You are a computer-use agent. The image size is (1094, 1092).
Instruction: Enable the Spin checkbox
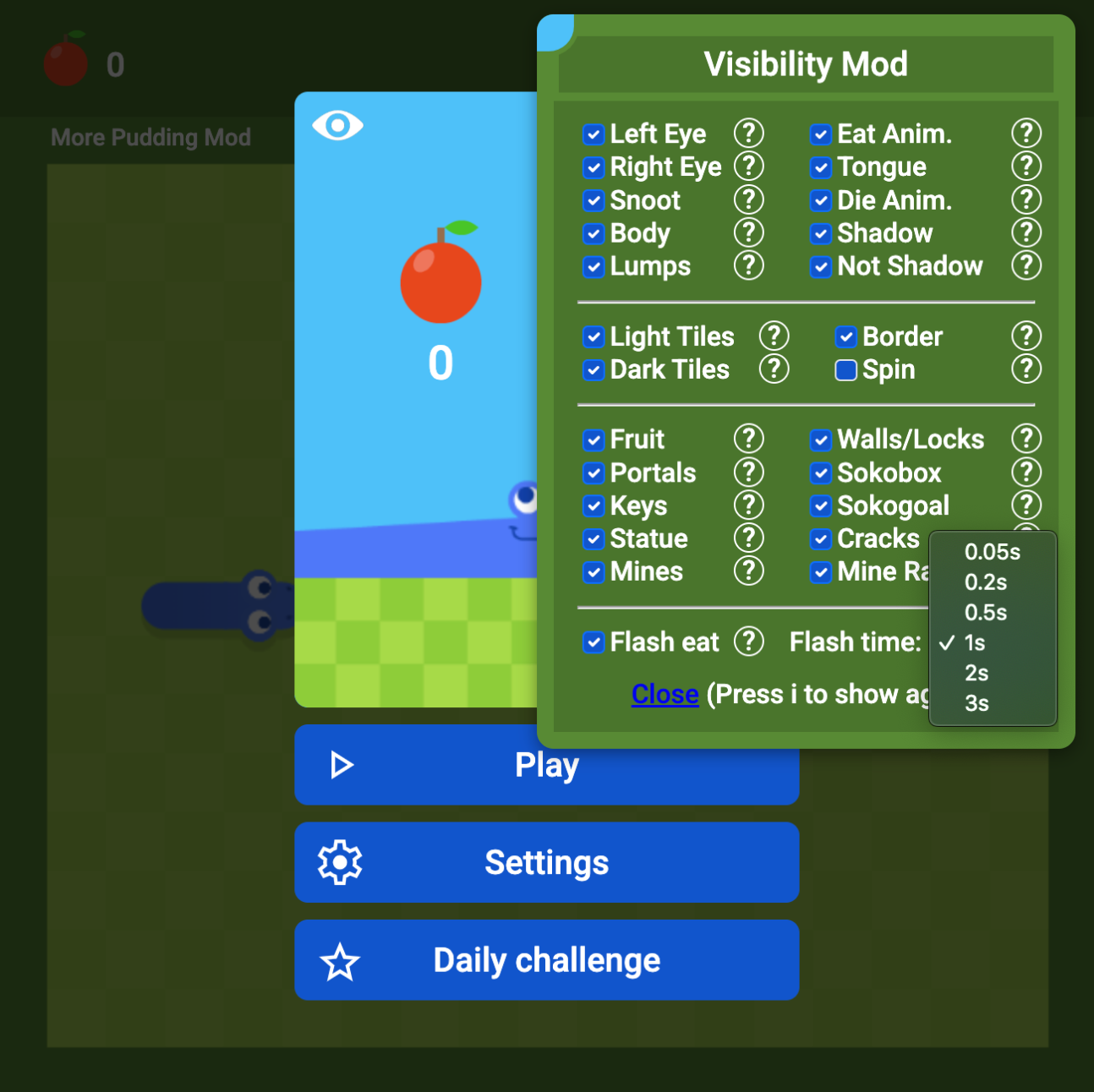(845, 369)
